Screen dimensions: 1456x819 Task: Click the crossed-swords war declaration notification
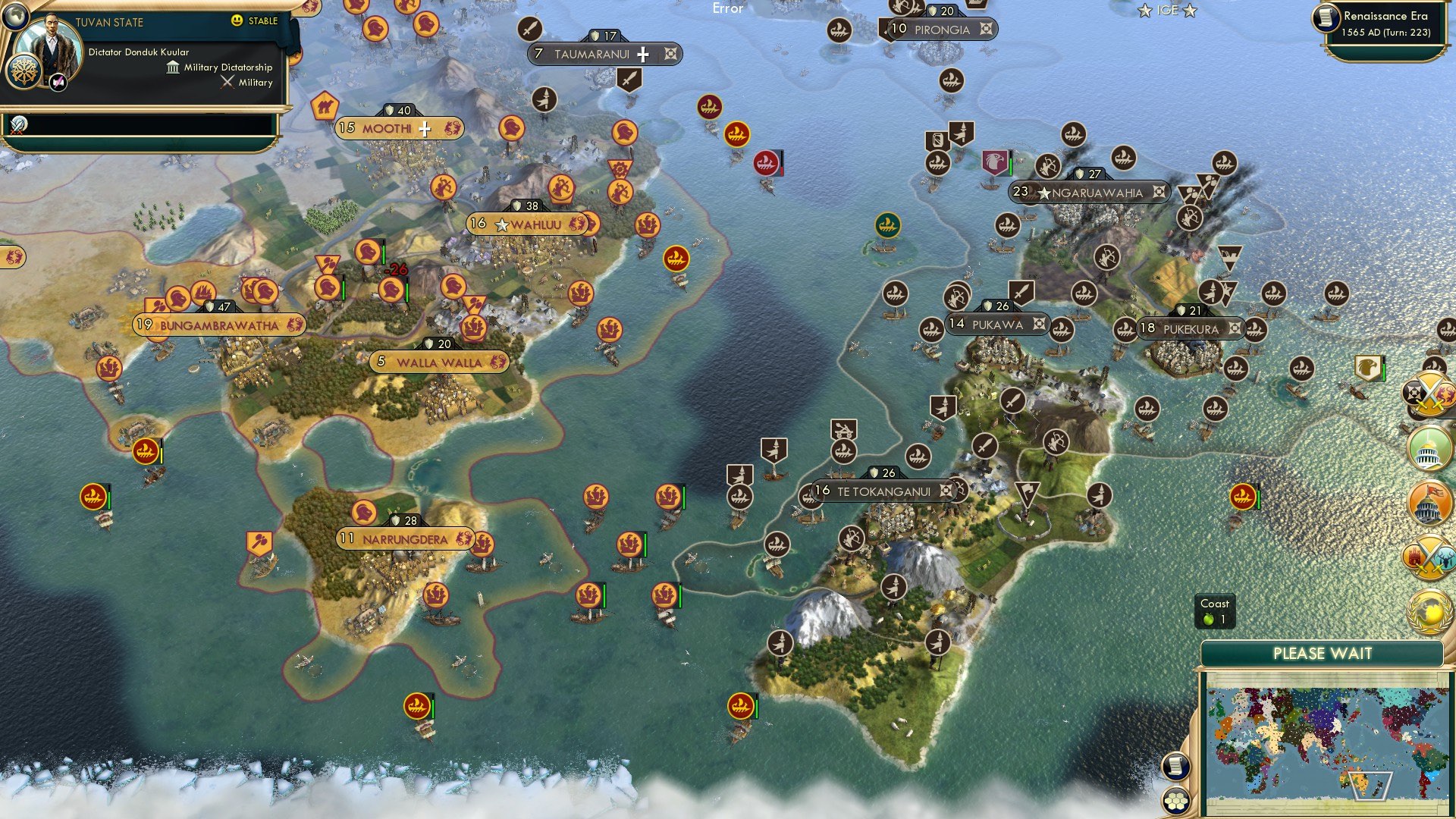click(1429, 394)
